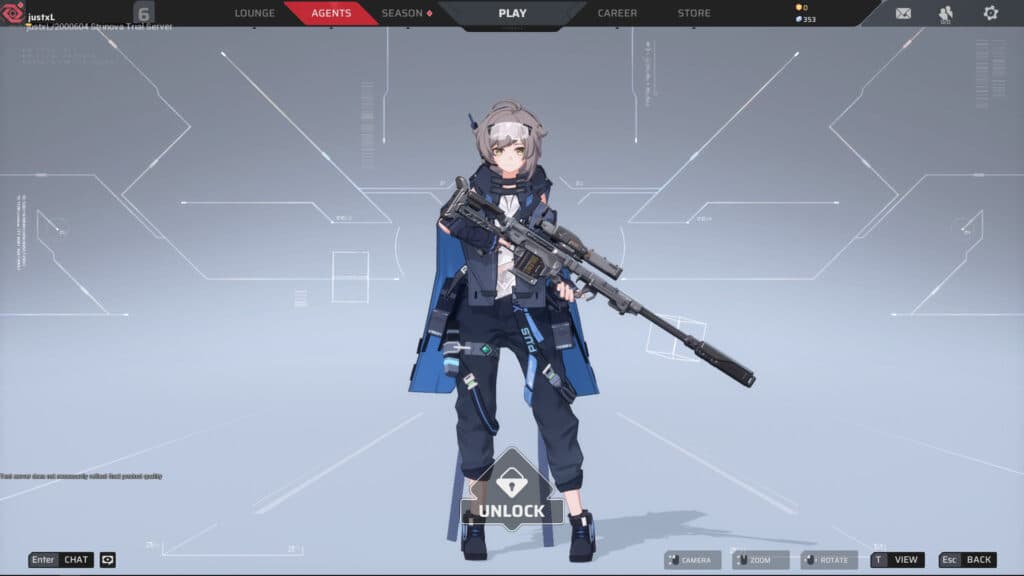Go back using the Back button
The width and height of the screenshot is (1024, 576).
pos(967,560)
